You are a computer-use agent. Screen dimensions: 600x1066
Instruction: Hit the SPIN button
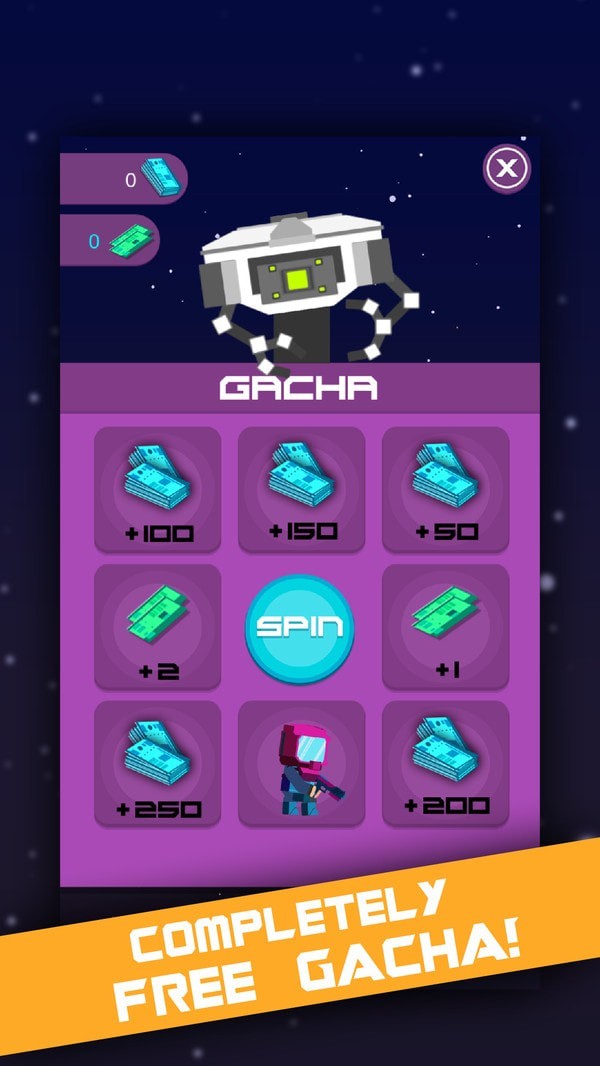(x=300, y=627)
